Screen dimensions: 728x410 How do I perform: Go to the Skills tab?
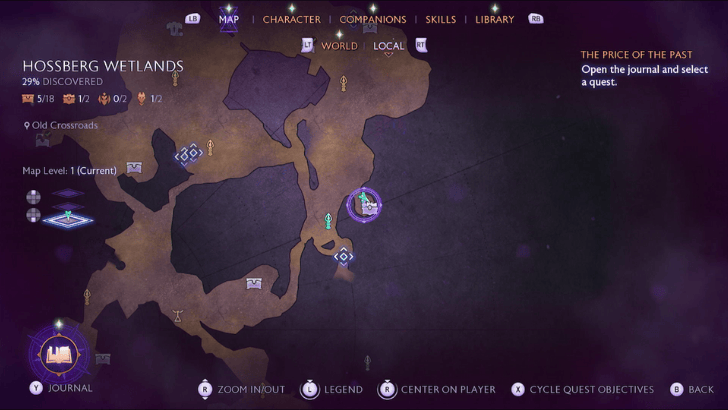(440, 19)
